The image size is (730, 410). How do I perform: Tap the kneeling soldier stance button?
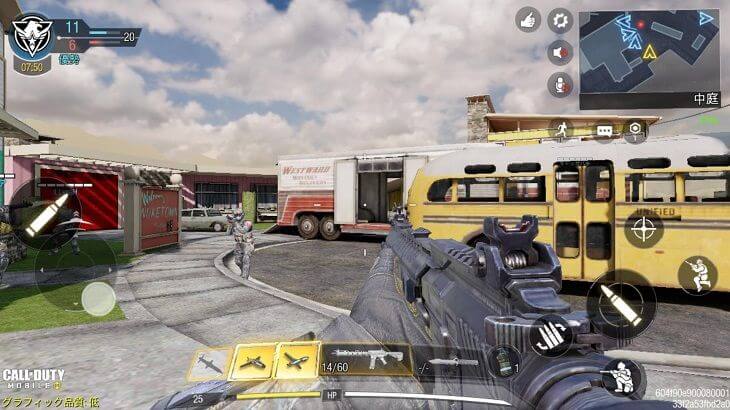697,275
